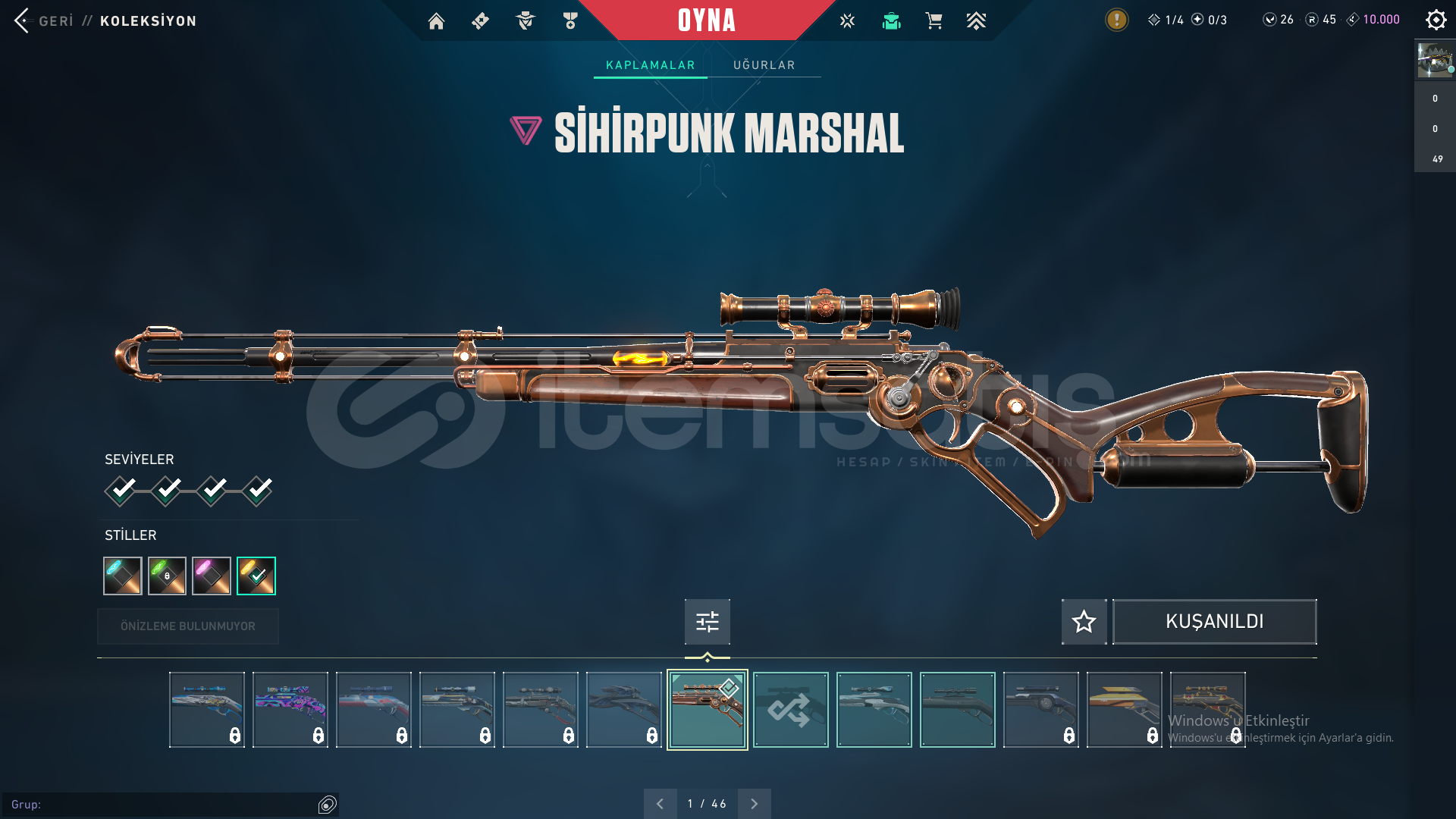Go to the next skin page
The image size is (1456, 819).
(754, 804)
